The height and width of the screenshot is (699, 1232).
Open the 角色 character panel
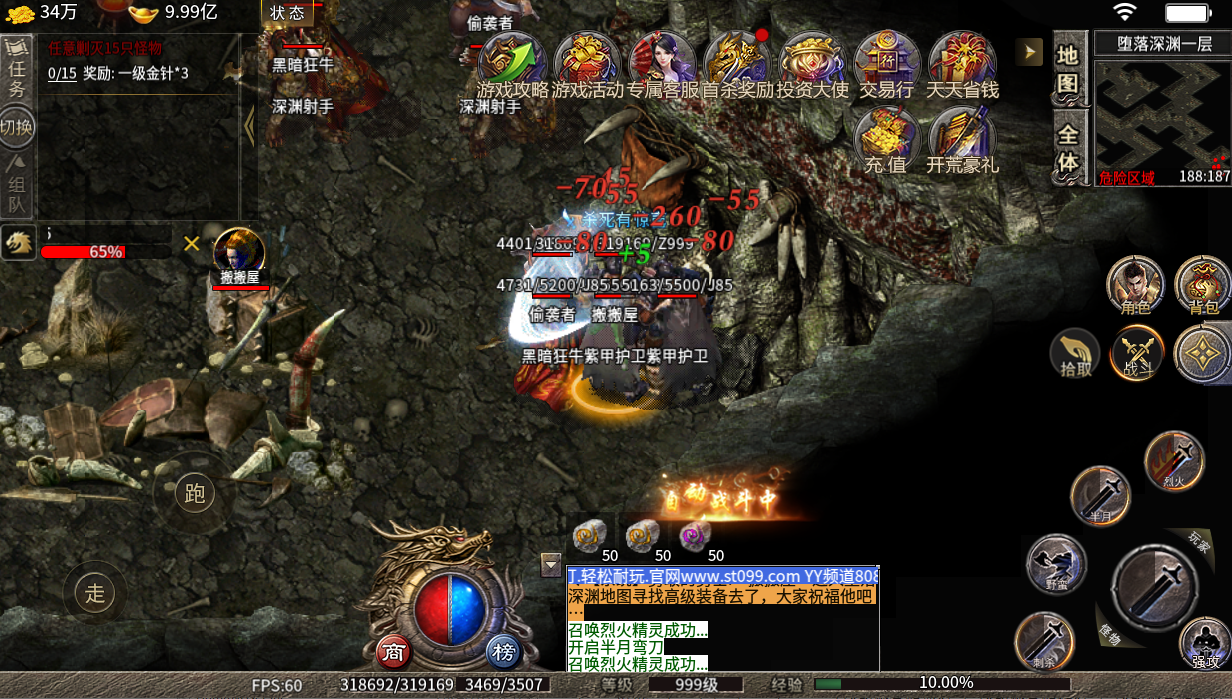tap(1135, 284)
